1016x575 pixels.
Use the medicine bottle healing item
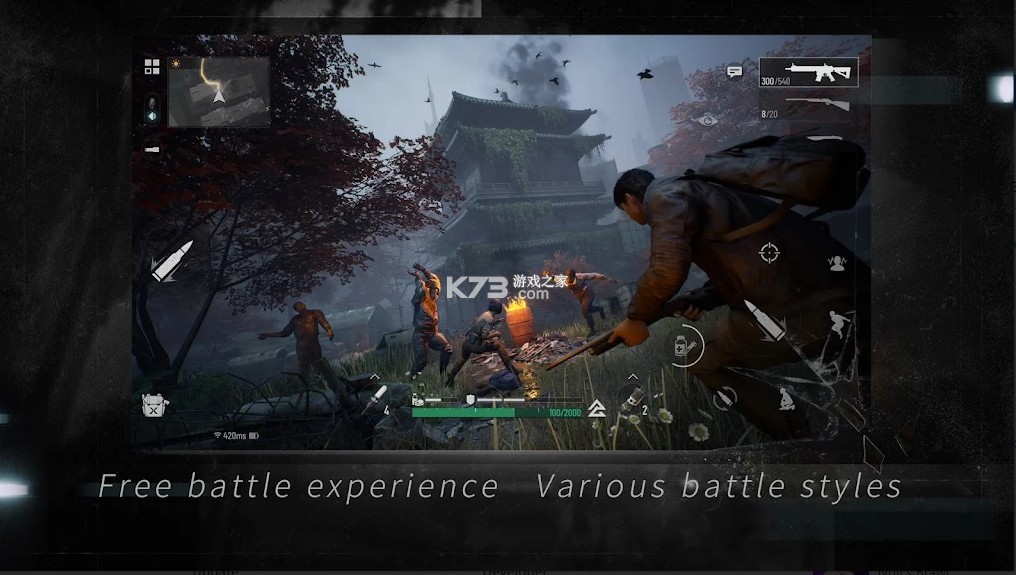tap(687, 346)
